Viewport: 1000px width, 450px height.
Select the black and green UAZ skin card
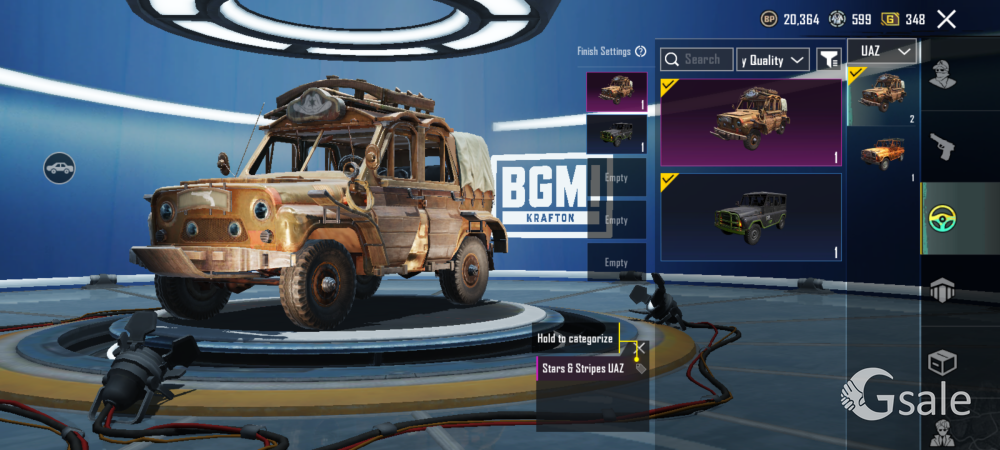click(x=750, y=216)
